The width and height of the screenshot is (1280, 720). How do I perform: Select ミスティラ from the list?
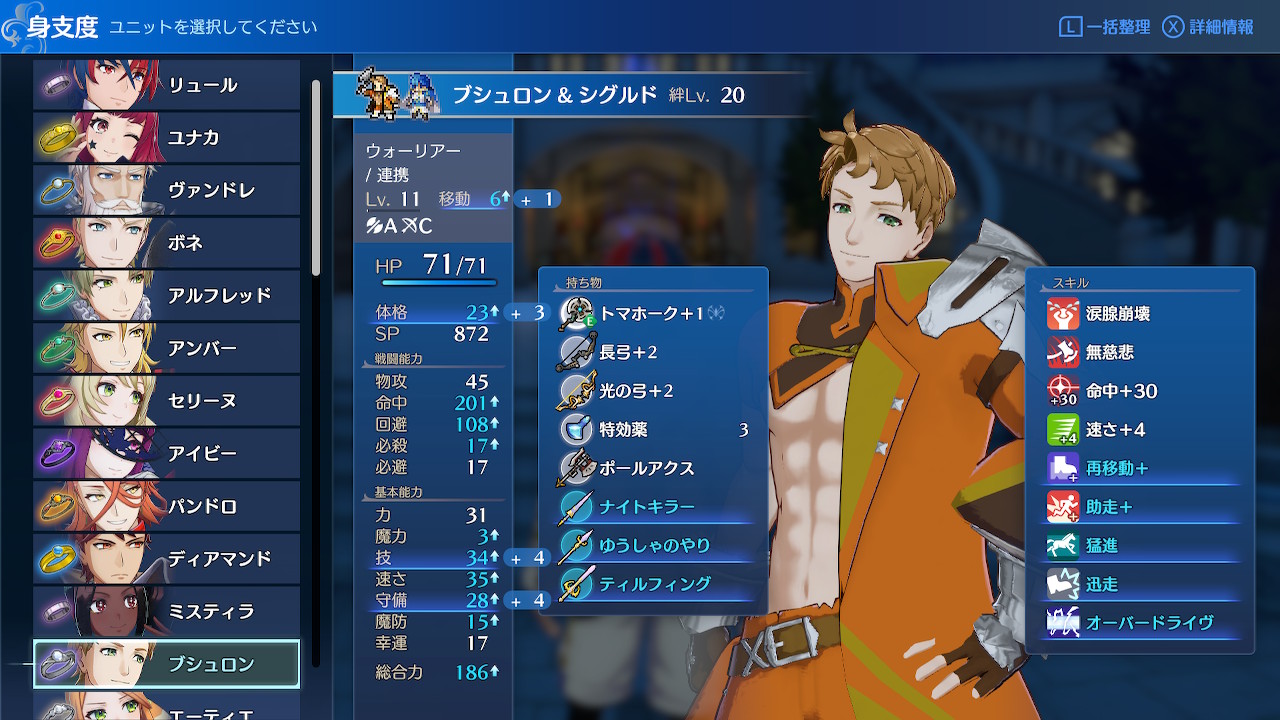(x=167, y=612)
